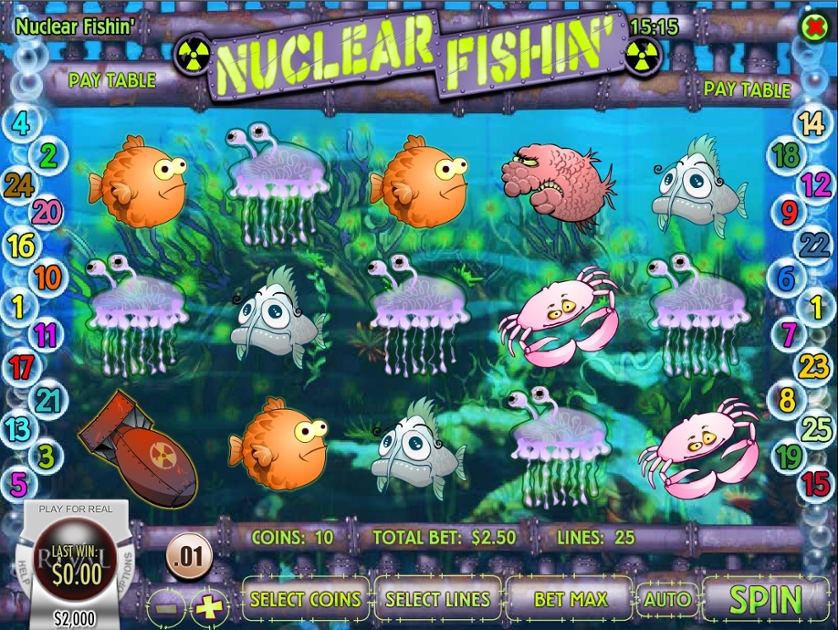
Task: Select payline number 5 bubble
Action: (x=19, y=485)
